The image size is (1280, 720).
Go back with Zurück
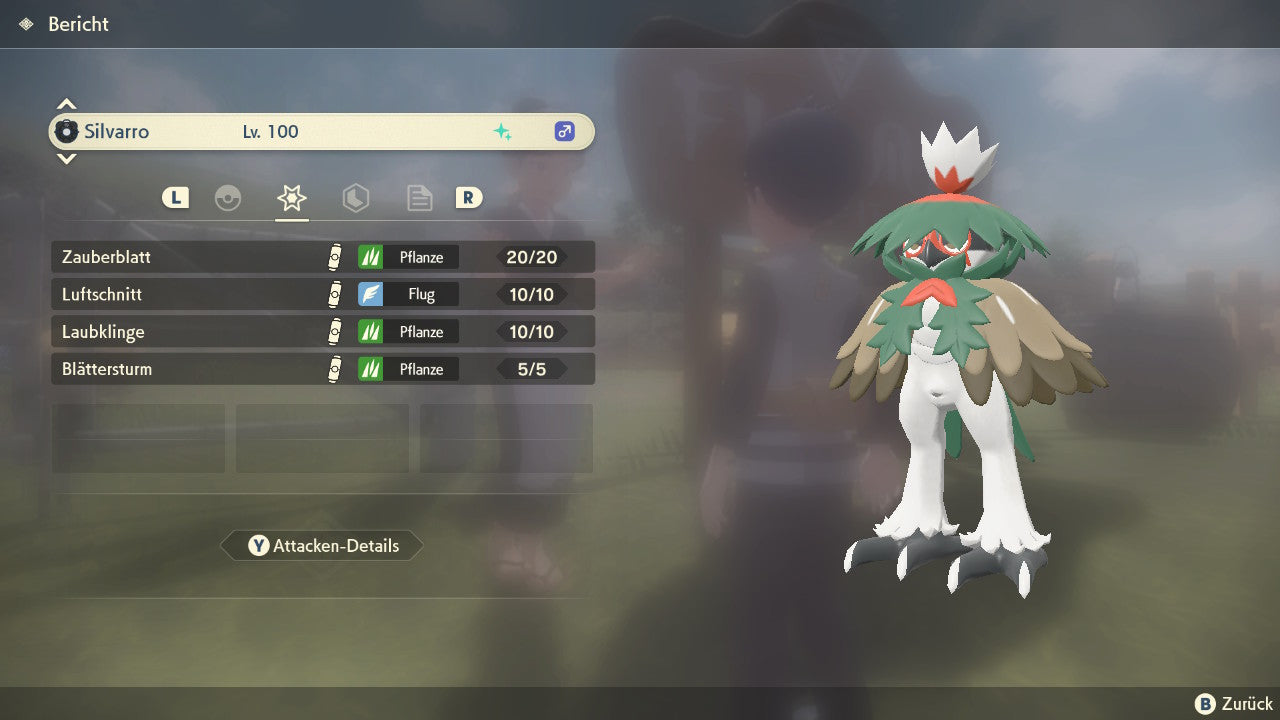click(1234, 704)
